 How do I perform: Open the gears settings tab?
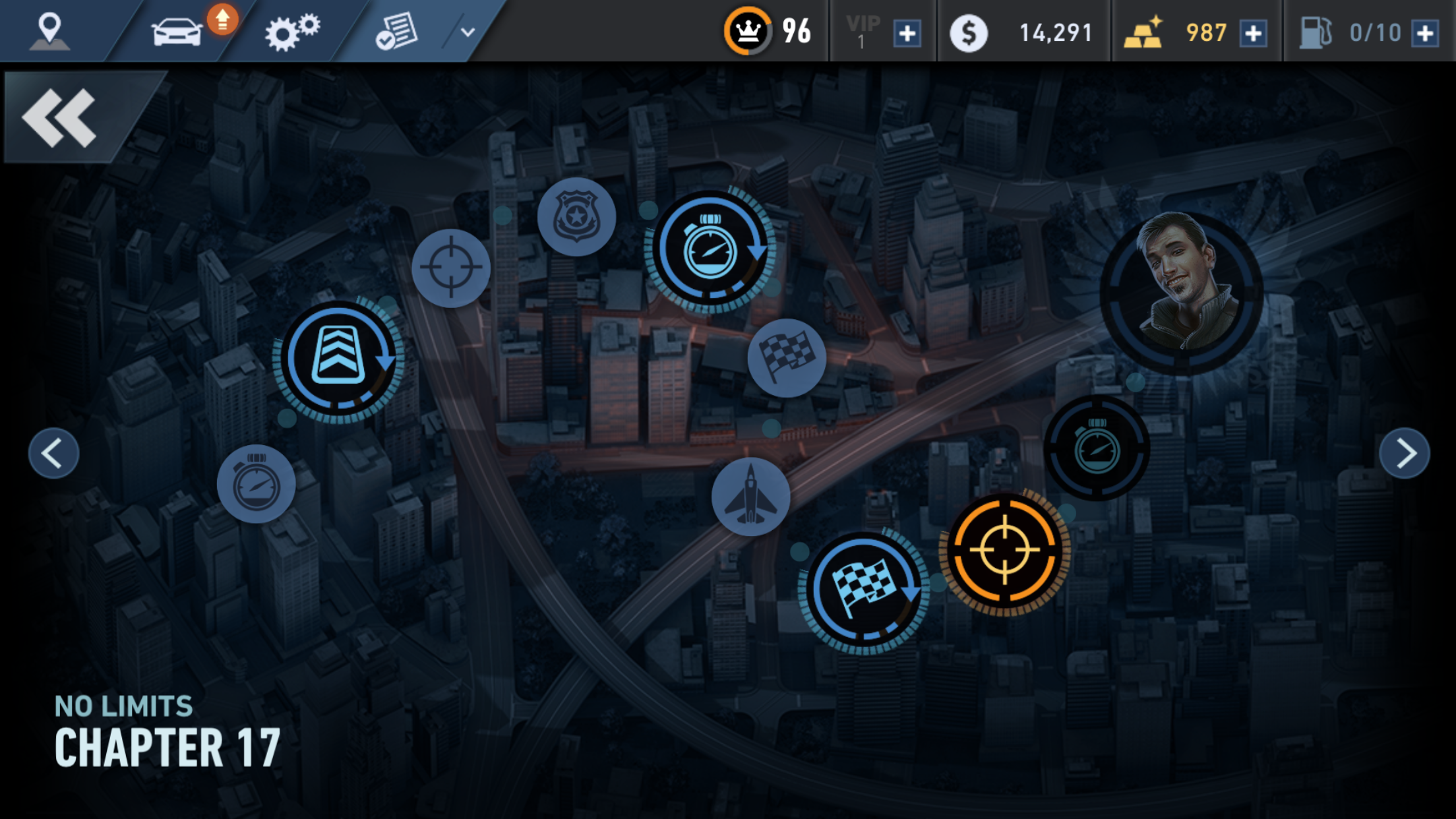(x=291, y=31)
